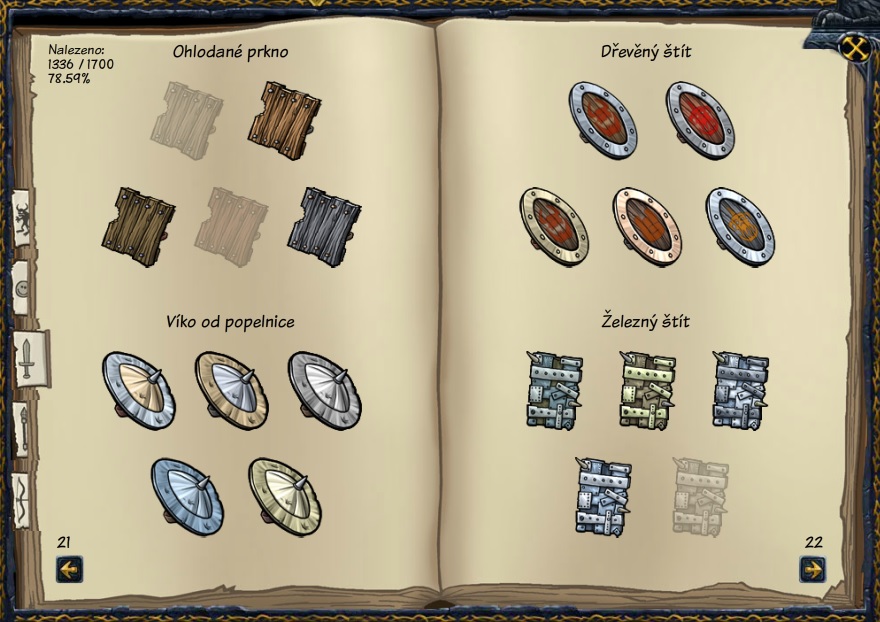The image size is (880, 622).
Task: Turn back a page with the left arrow
Action: point(69,570)
